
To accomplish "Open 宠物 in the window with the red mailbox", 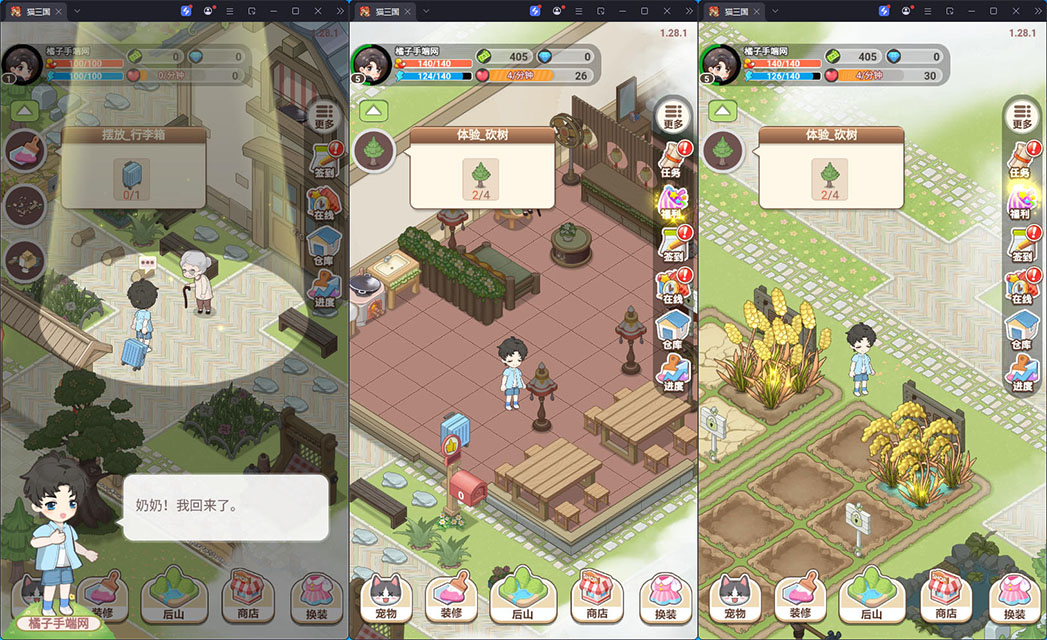I will tap(385, 597).
